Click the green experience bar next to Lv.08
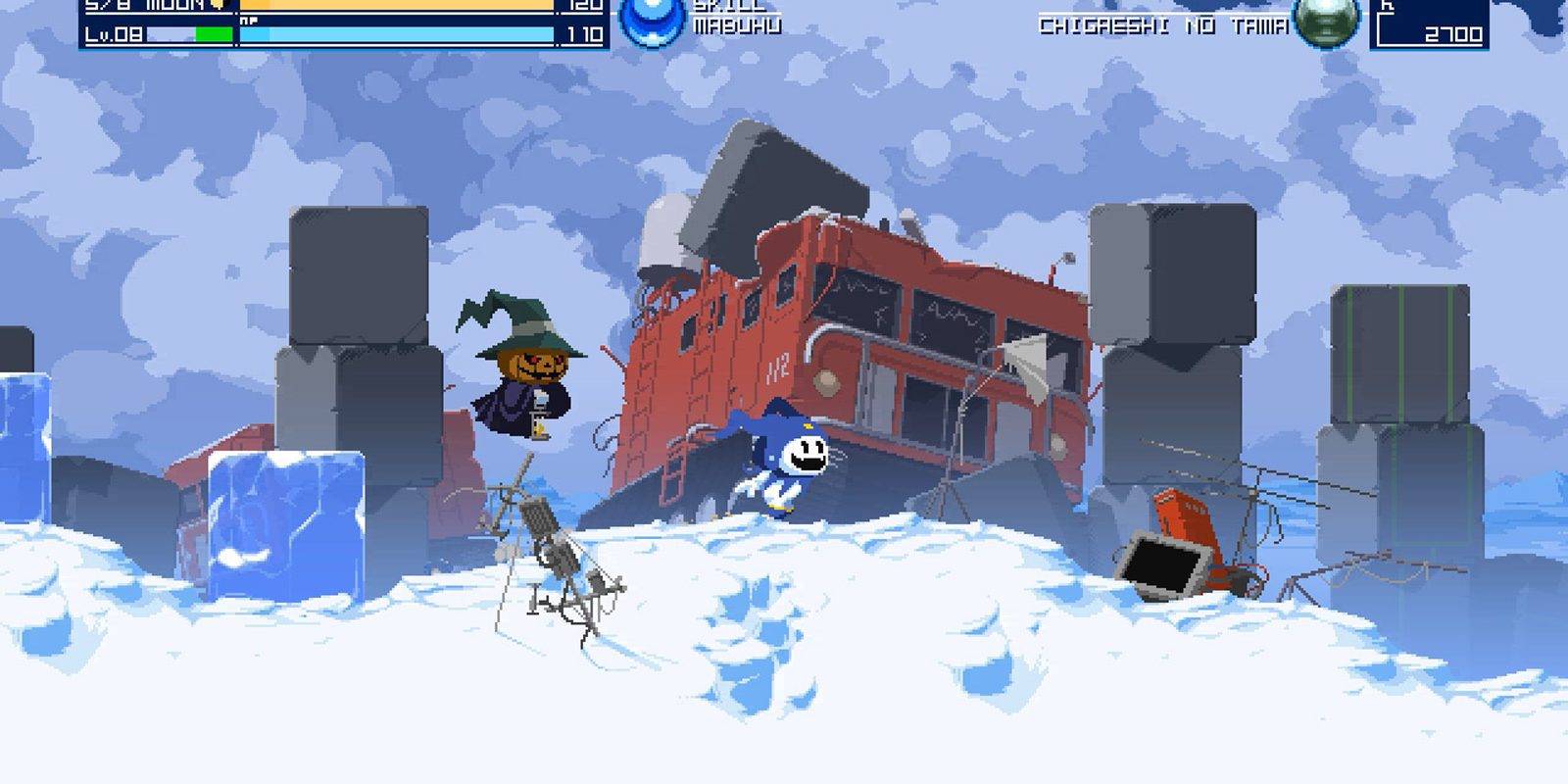The height and width of the screenshot is (784, 1568). tap(214, 32)
